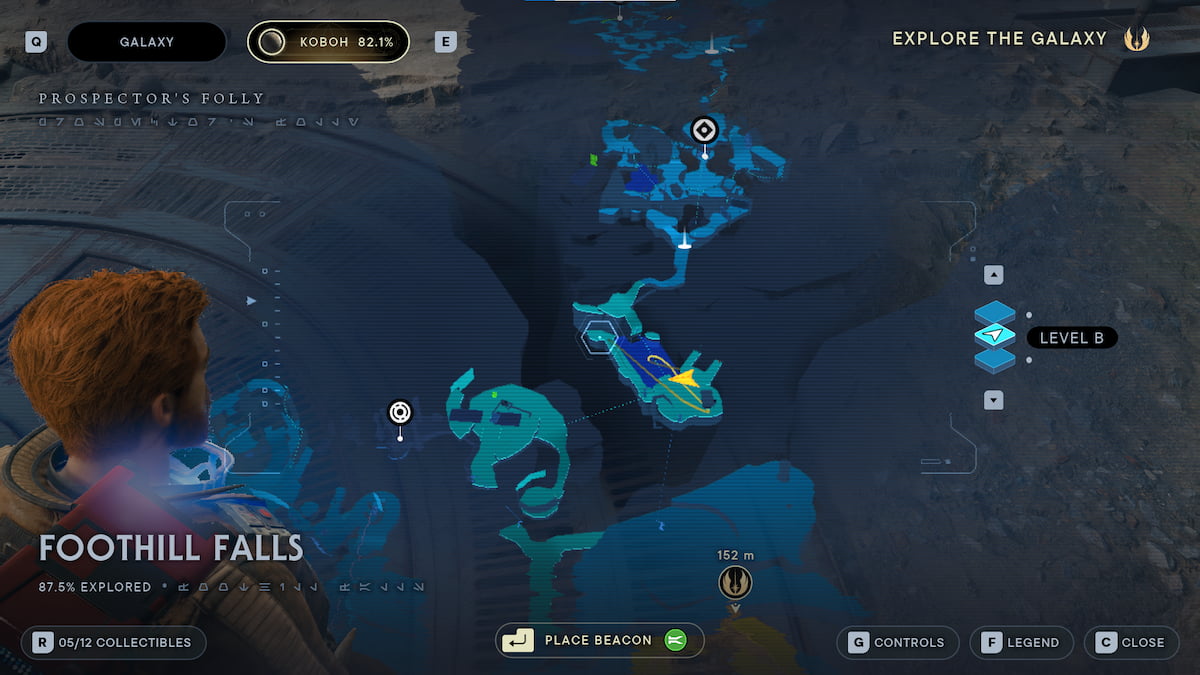1200x675 pixels.
Task: Show the map Legend
Action: click(1021, 642)
